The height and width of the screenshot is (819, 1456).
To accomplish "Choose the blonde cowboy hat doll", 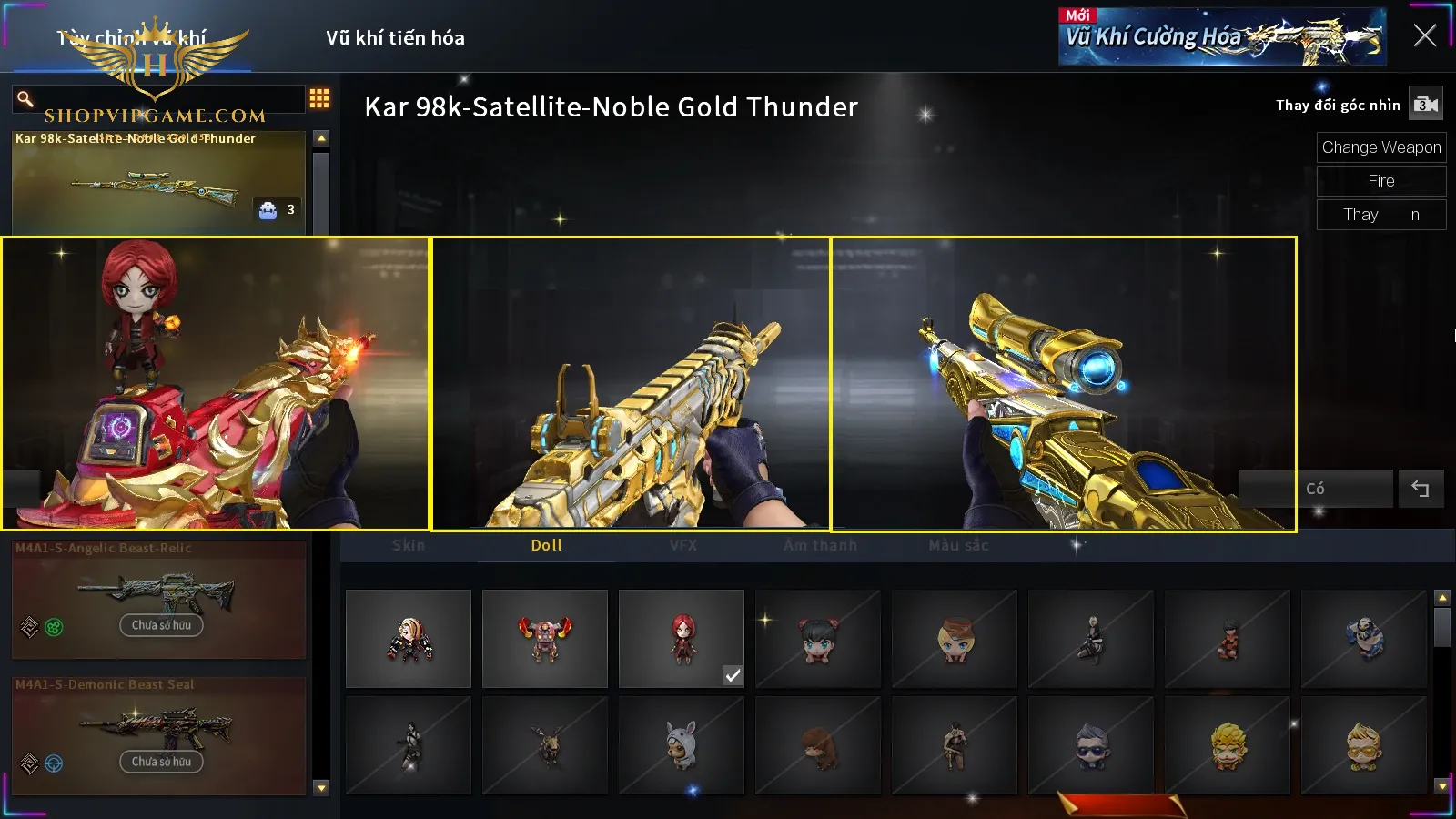I will coord(955,638).
